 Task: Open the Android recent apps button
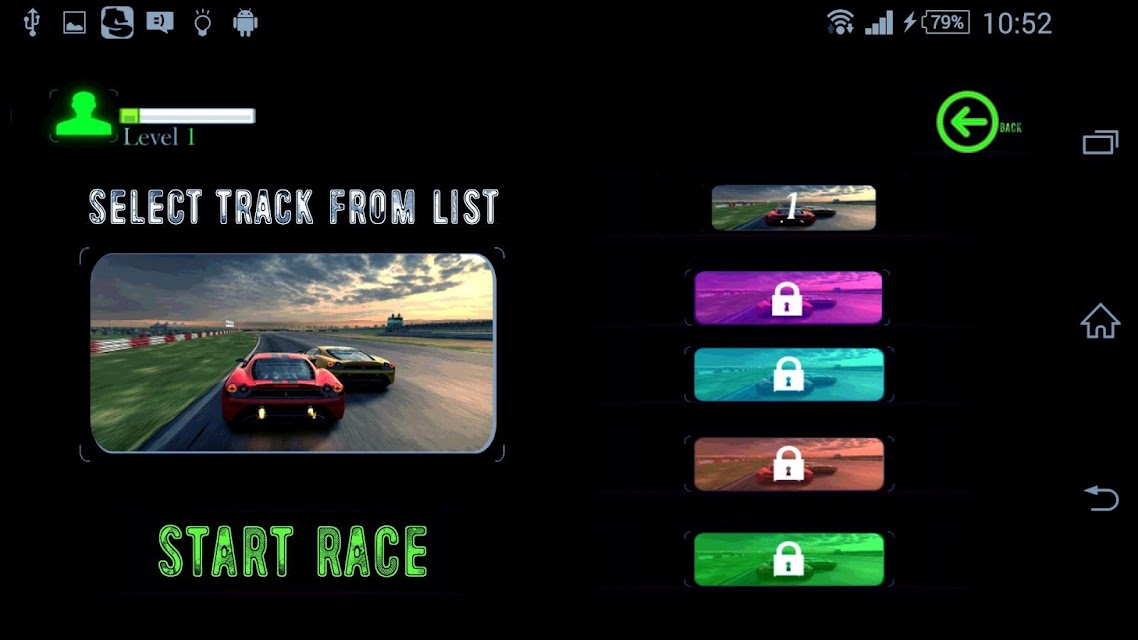1100,143
